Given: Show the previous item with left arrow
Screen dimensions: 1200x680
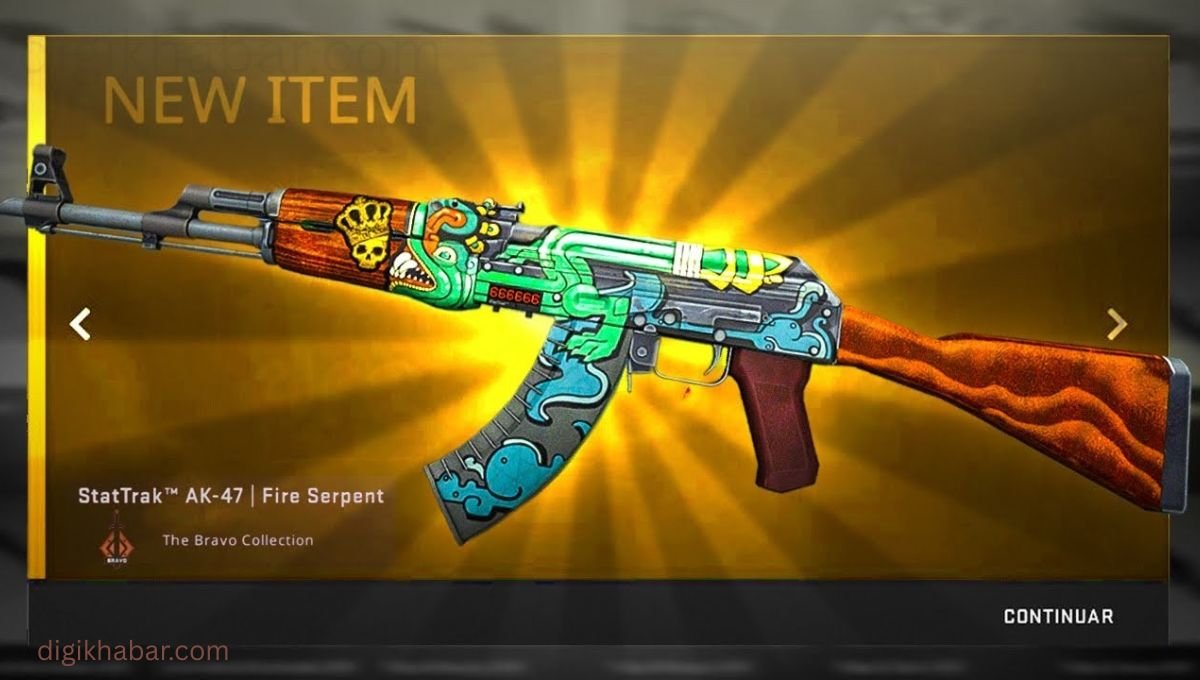Looking at the screenshot, I should 80,324.
